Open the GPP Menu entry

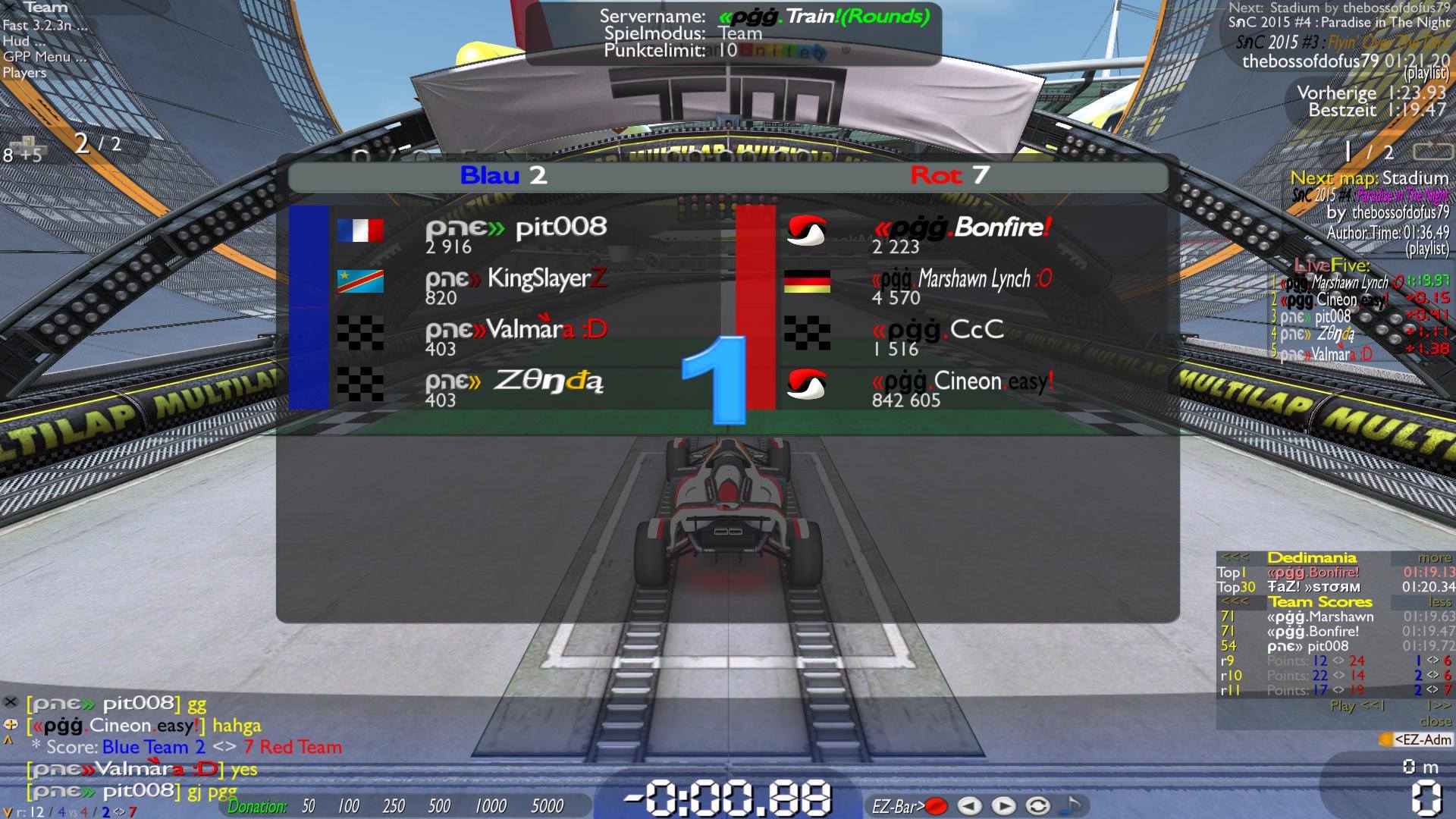point(44,57)
